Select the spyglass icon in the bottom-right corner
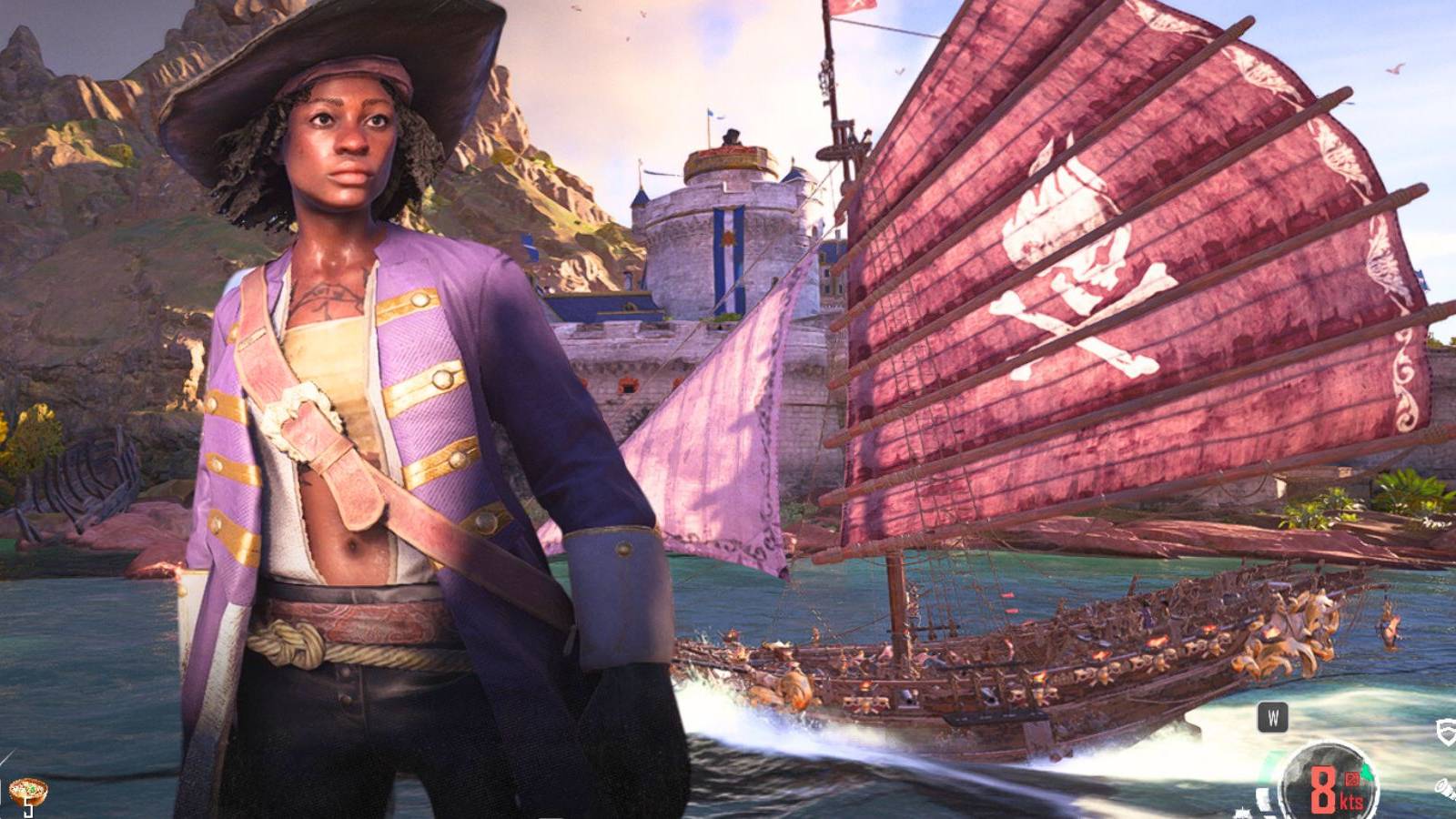Image resolution: width=1456 pixels, height=819 pixels. click(1447, 790)
